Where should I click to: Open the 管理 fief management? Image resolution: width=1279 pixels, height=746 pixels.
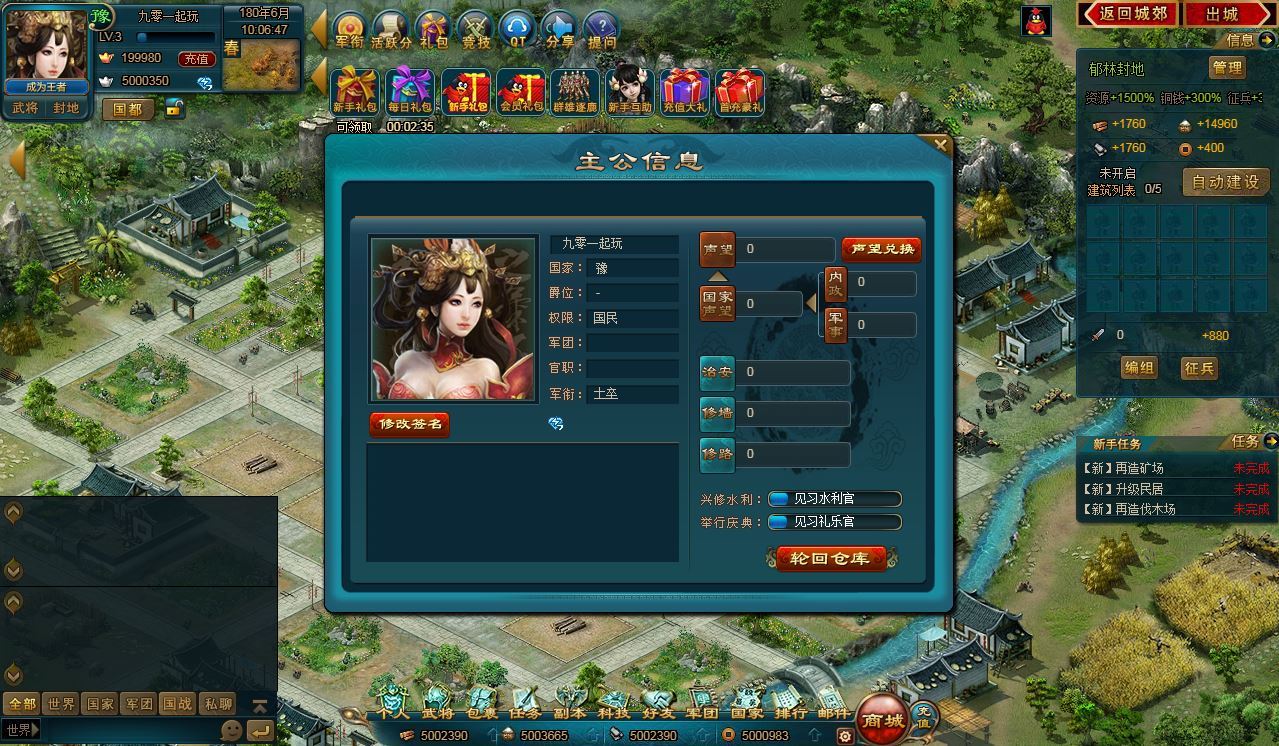(x=1227, y=68)
